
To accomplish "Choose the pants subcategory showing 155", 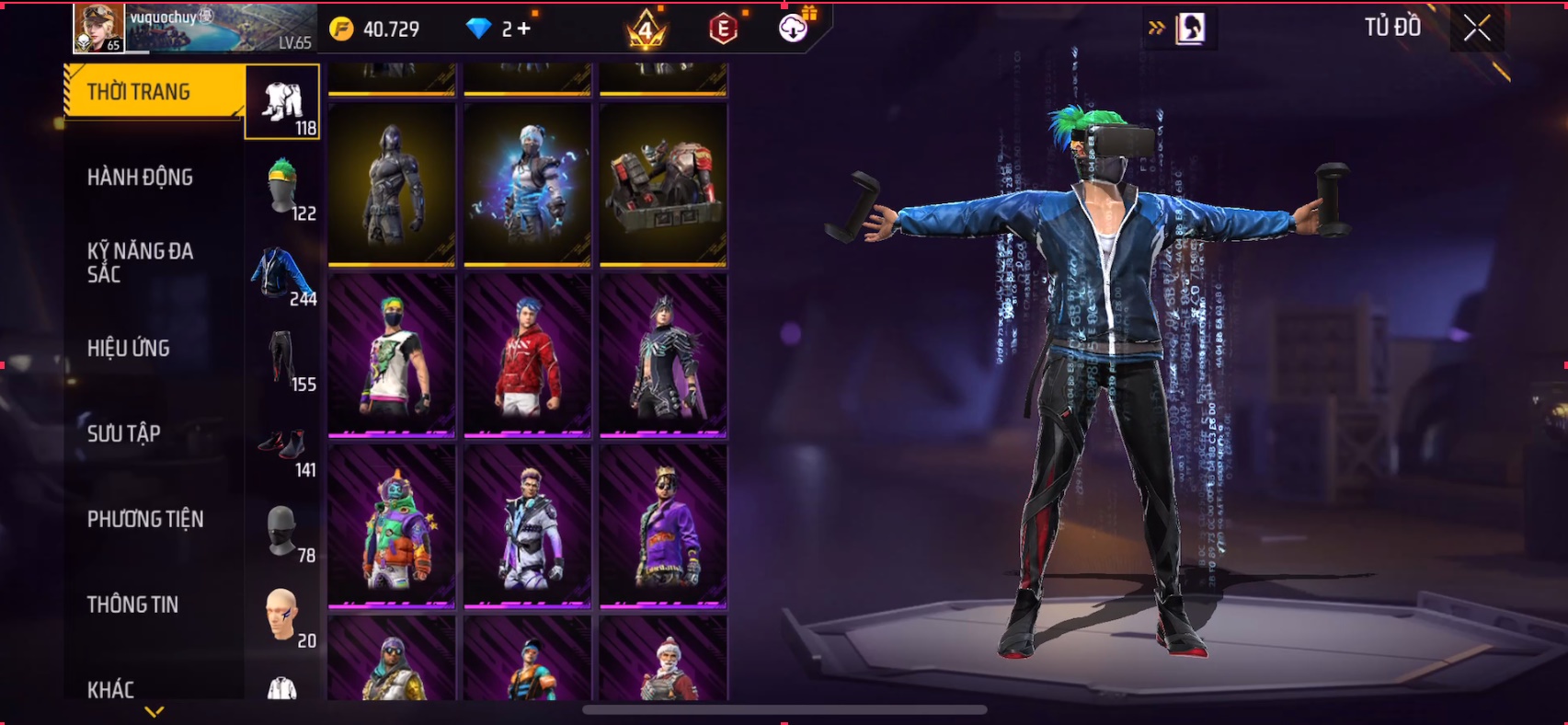I will (282, 359).
